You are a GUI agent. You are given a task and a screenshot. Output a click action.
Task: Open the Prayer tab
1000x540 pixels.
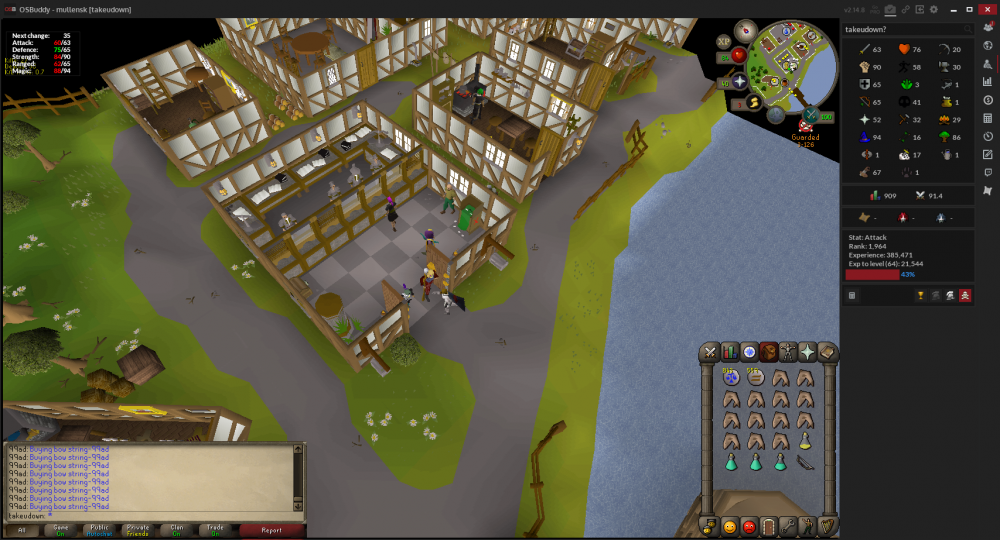(x=807, y=352)
